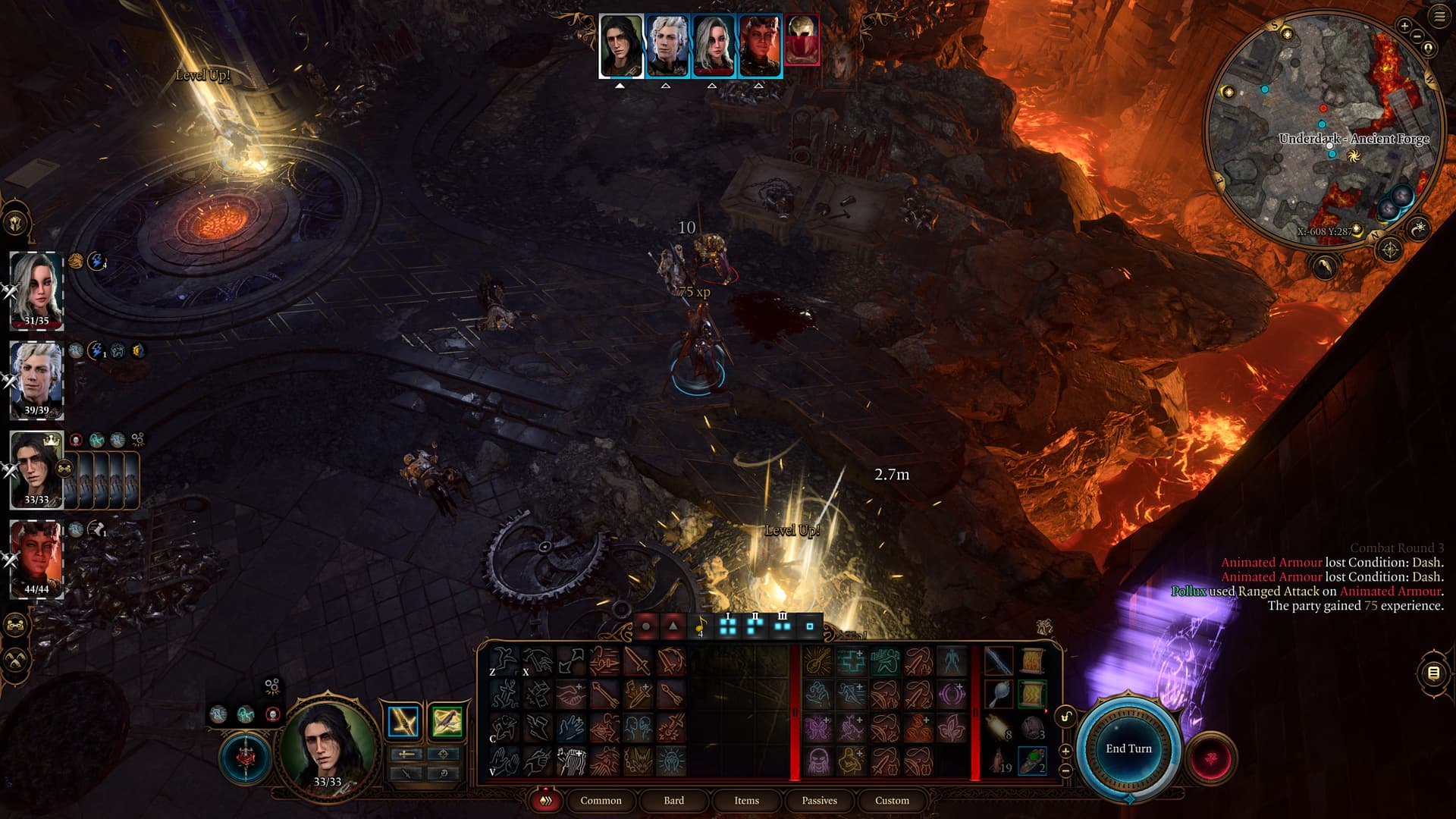Open the Bard hotbar tab
Viewport: 1456px width, 819px height.
click(x=673, y=800)
